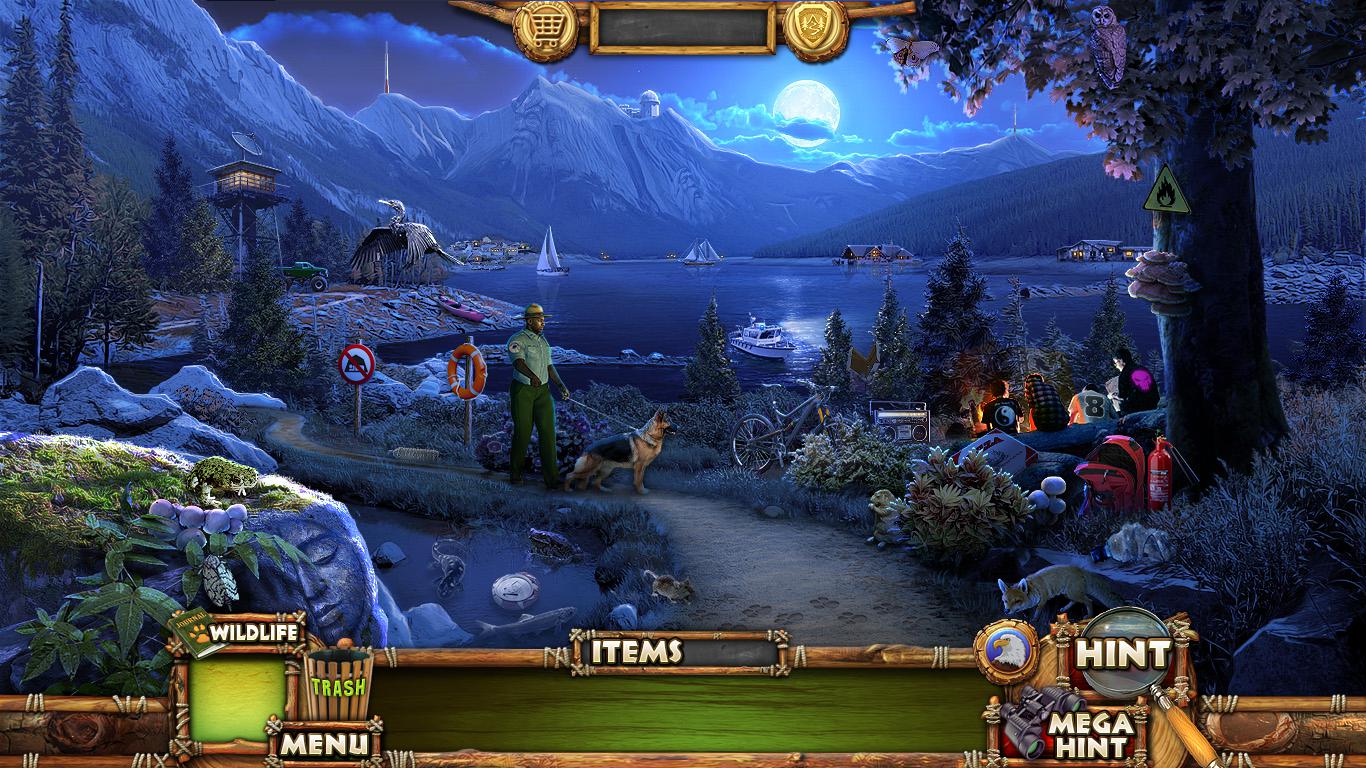Click the bald eagle medallion
The image size is (1366, 768).
click(1006, 652)
